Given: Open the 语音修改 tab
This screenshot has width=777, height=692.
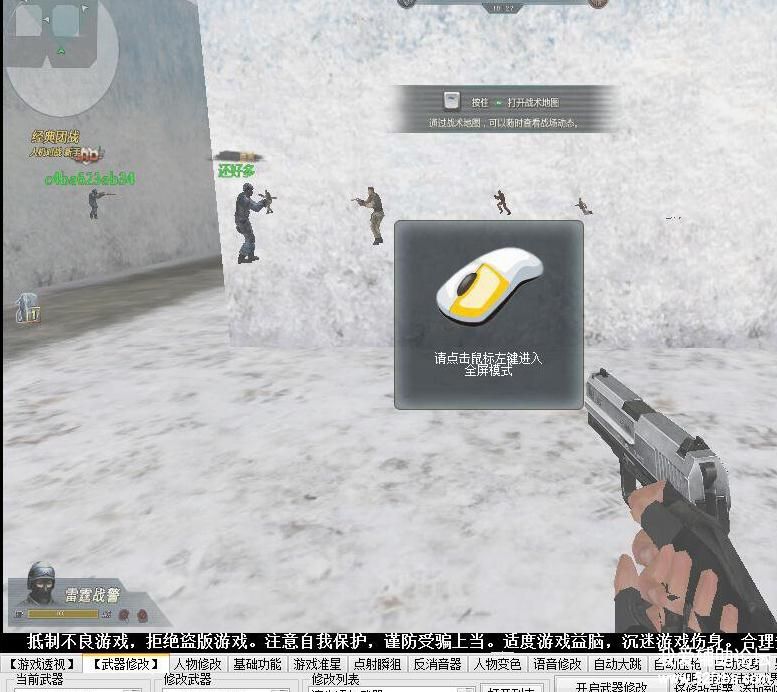Looking at the screenshot, I should pyautogui.click(x=558, y=664).
